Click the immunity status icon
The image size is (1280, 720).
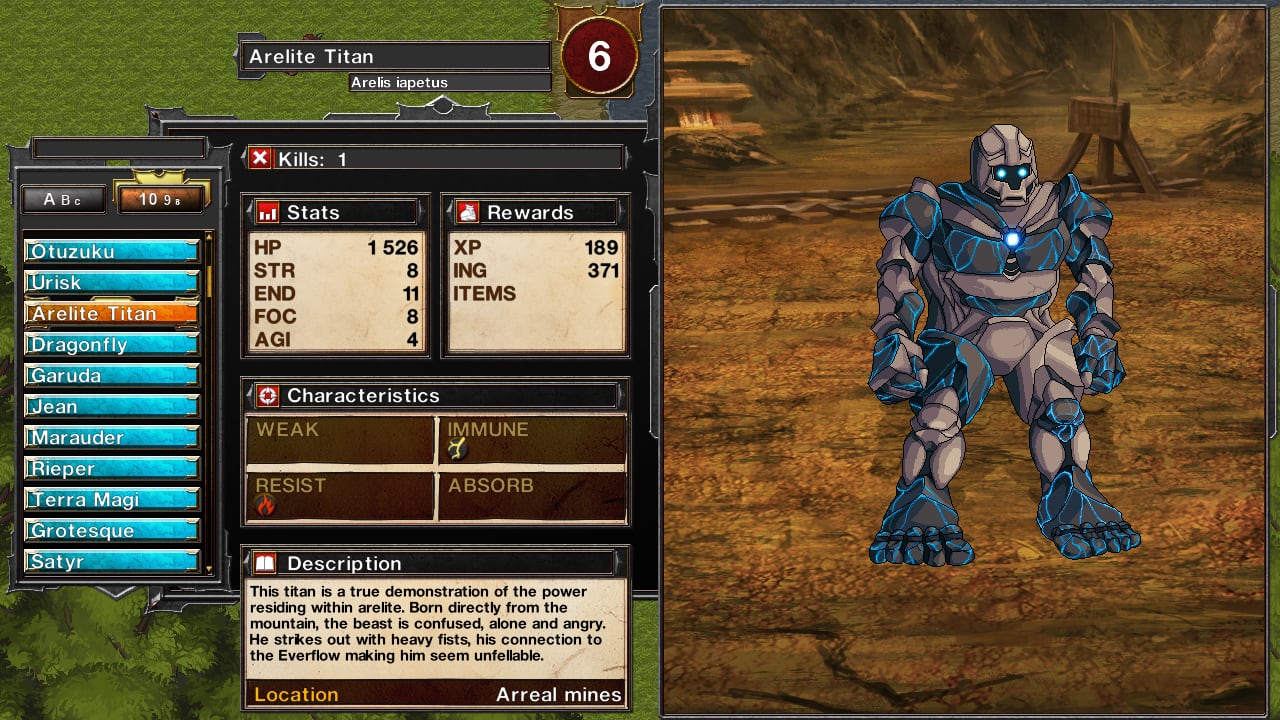pos(457,450)
